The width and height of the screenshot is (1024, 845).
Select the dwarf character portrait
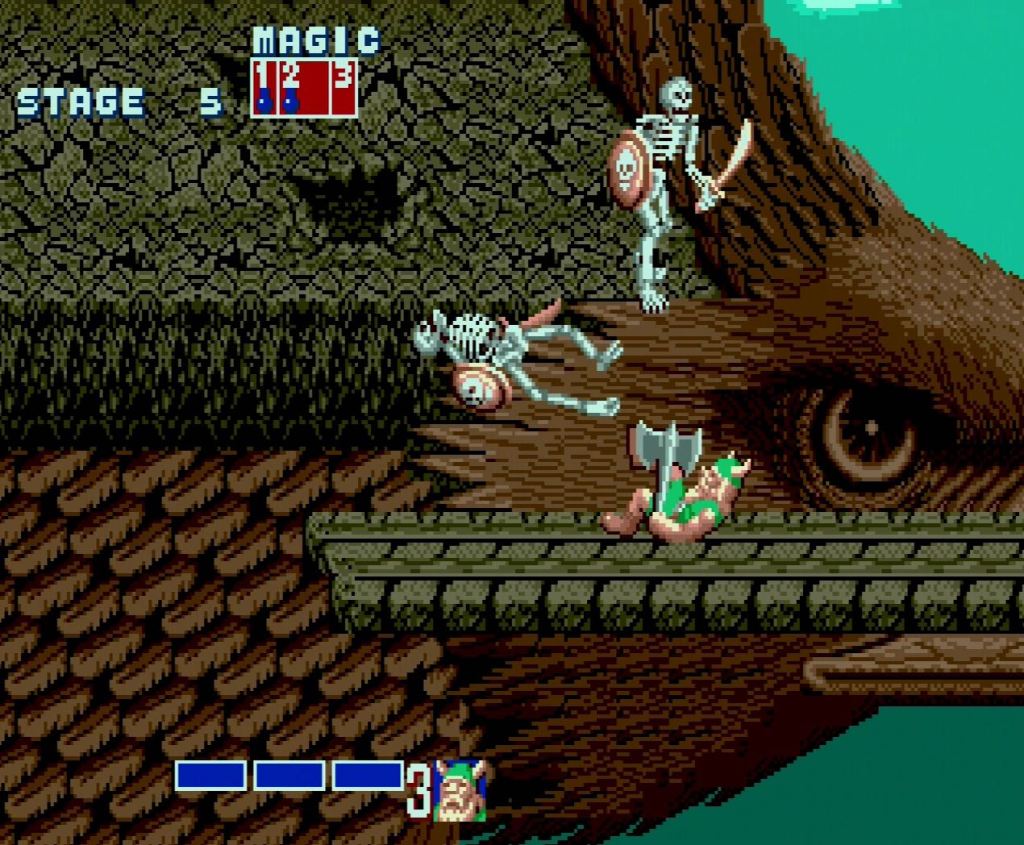461,791
